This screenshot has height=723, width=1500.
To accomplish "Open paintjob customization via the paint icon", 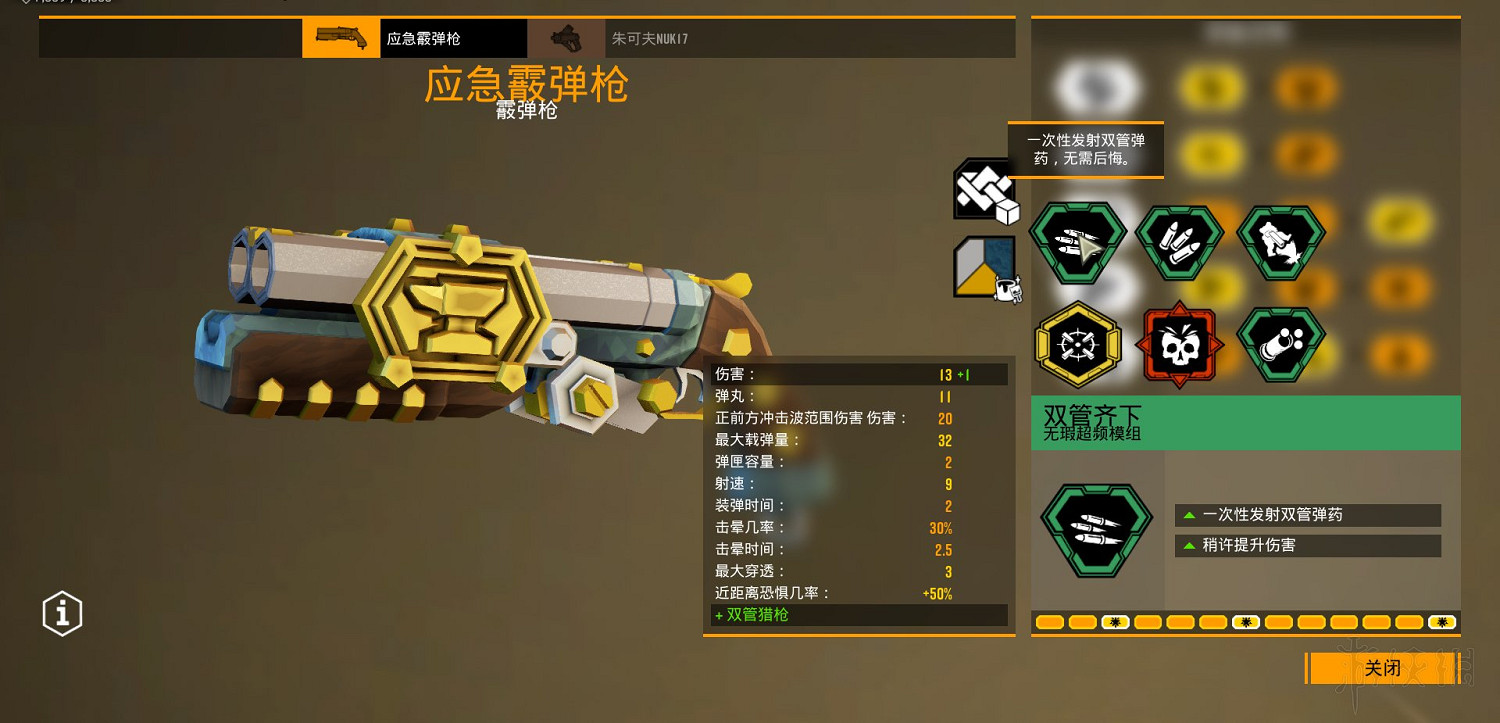I will [983, 268].
